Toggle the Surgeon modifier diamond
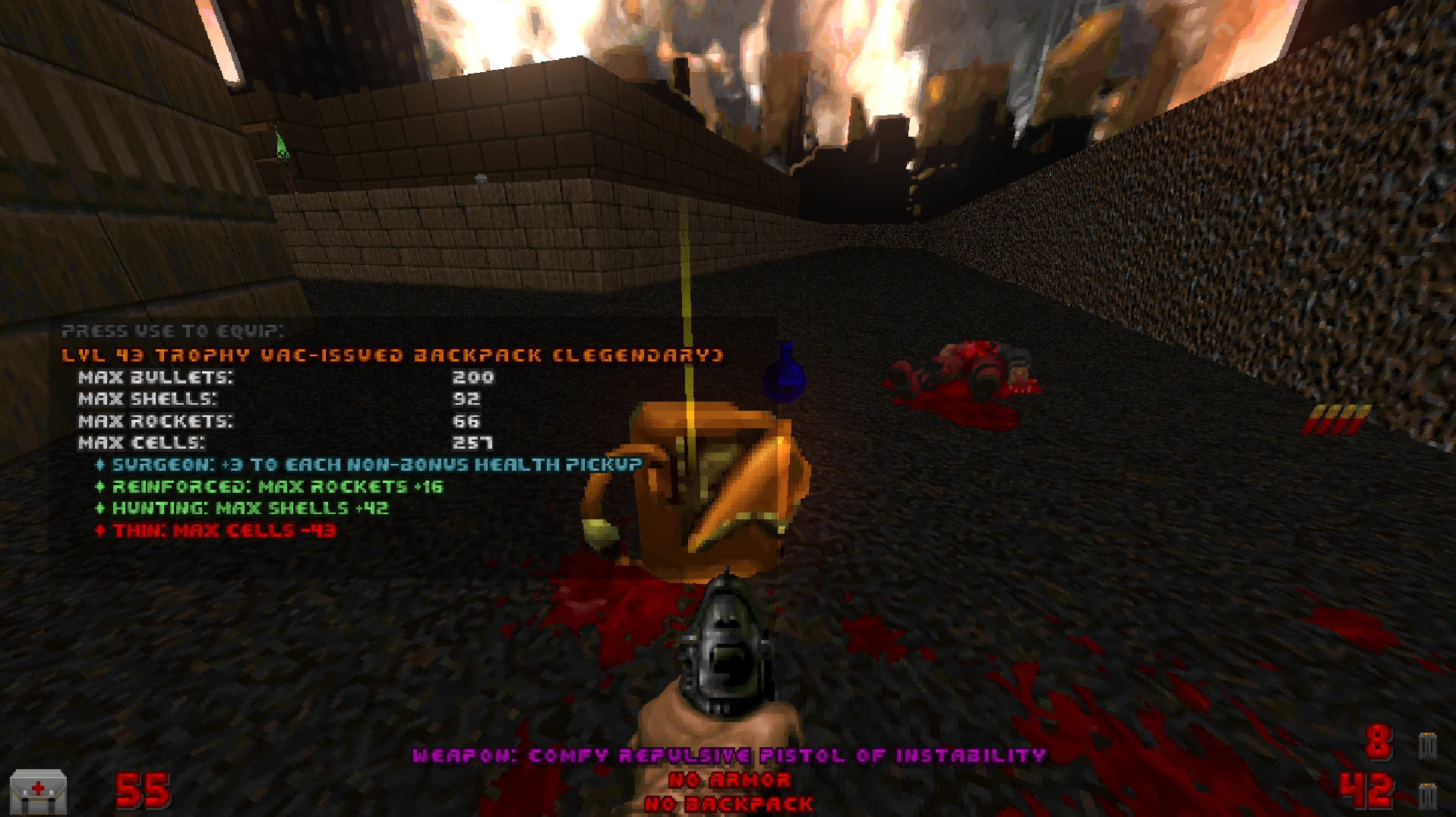 (x=101, y=465)
